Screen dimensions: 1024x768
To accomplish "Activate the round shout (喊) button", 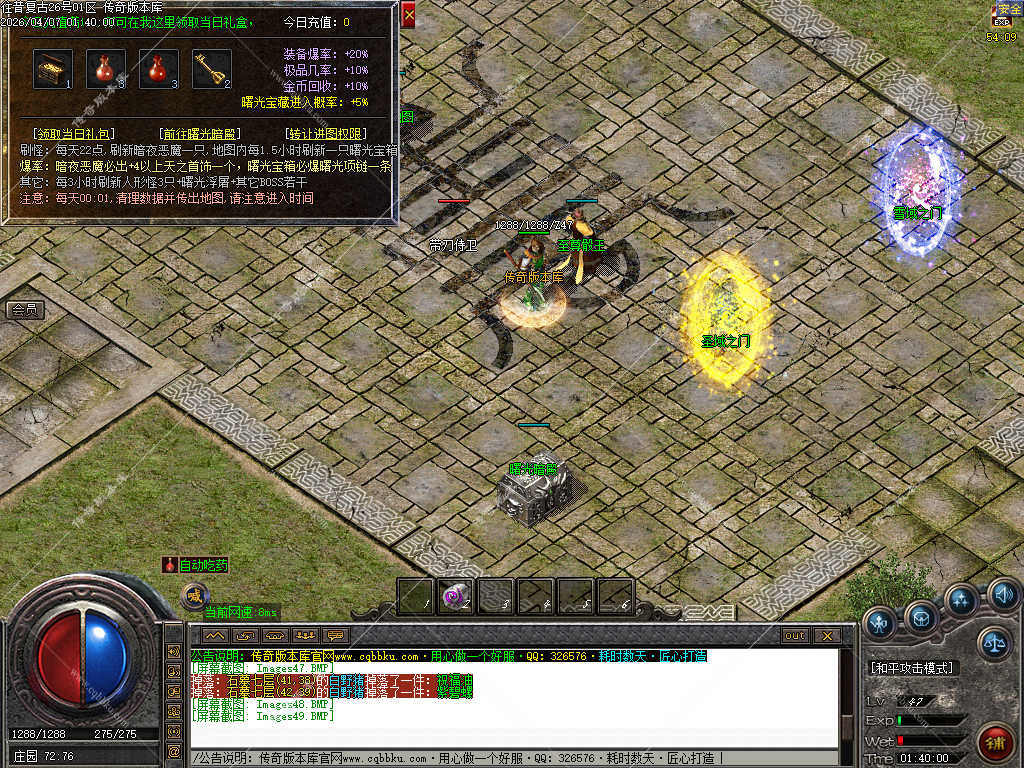I will pos(193,597).
